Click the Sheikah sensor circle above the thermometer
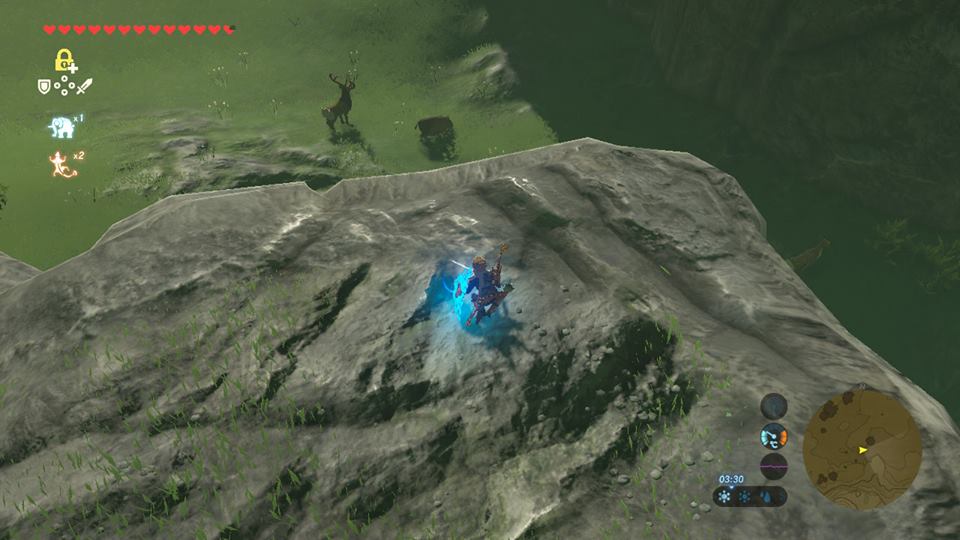 [774, 406]
